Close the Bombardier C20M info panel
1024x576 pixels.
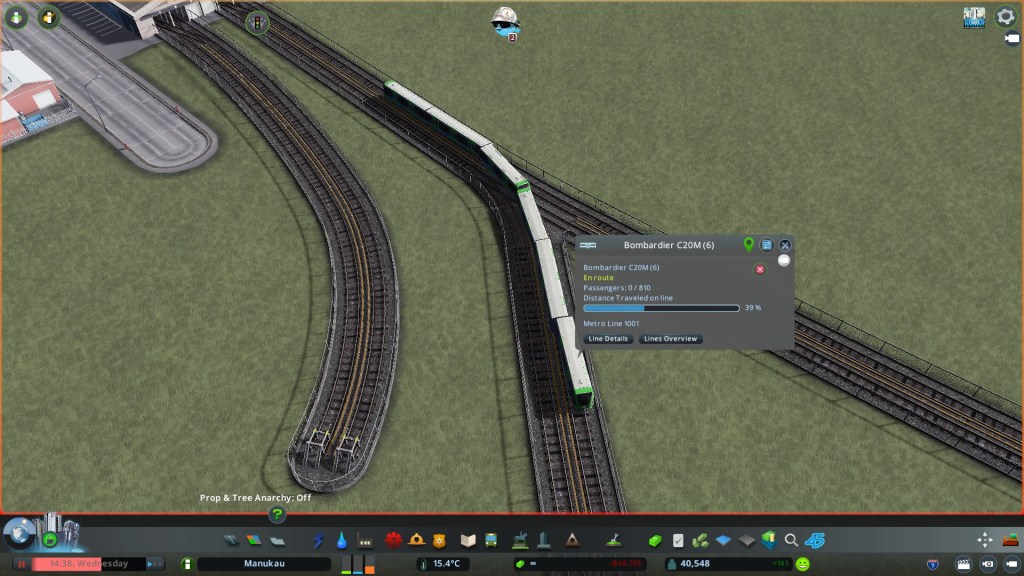point(785,245)
